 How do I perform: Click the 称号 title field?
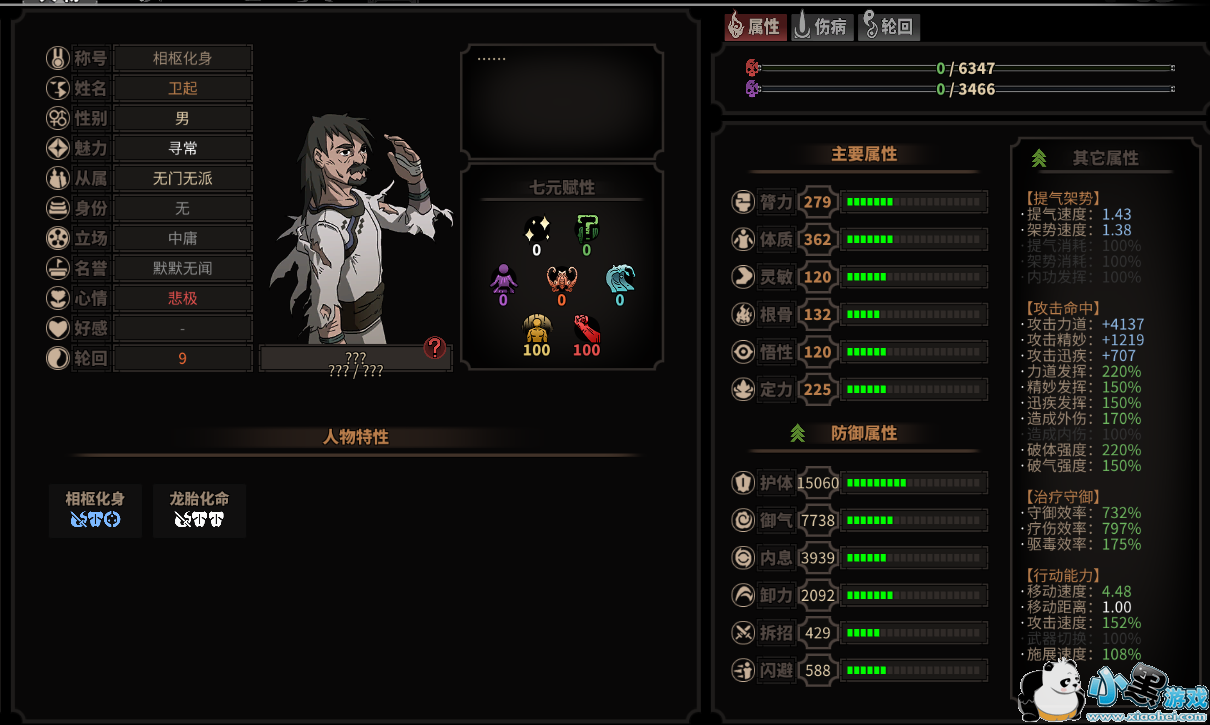[x=182, y=58]
